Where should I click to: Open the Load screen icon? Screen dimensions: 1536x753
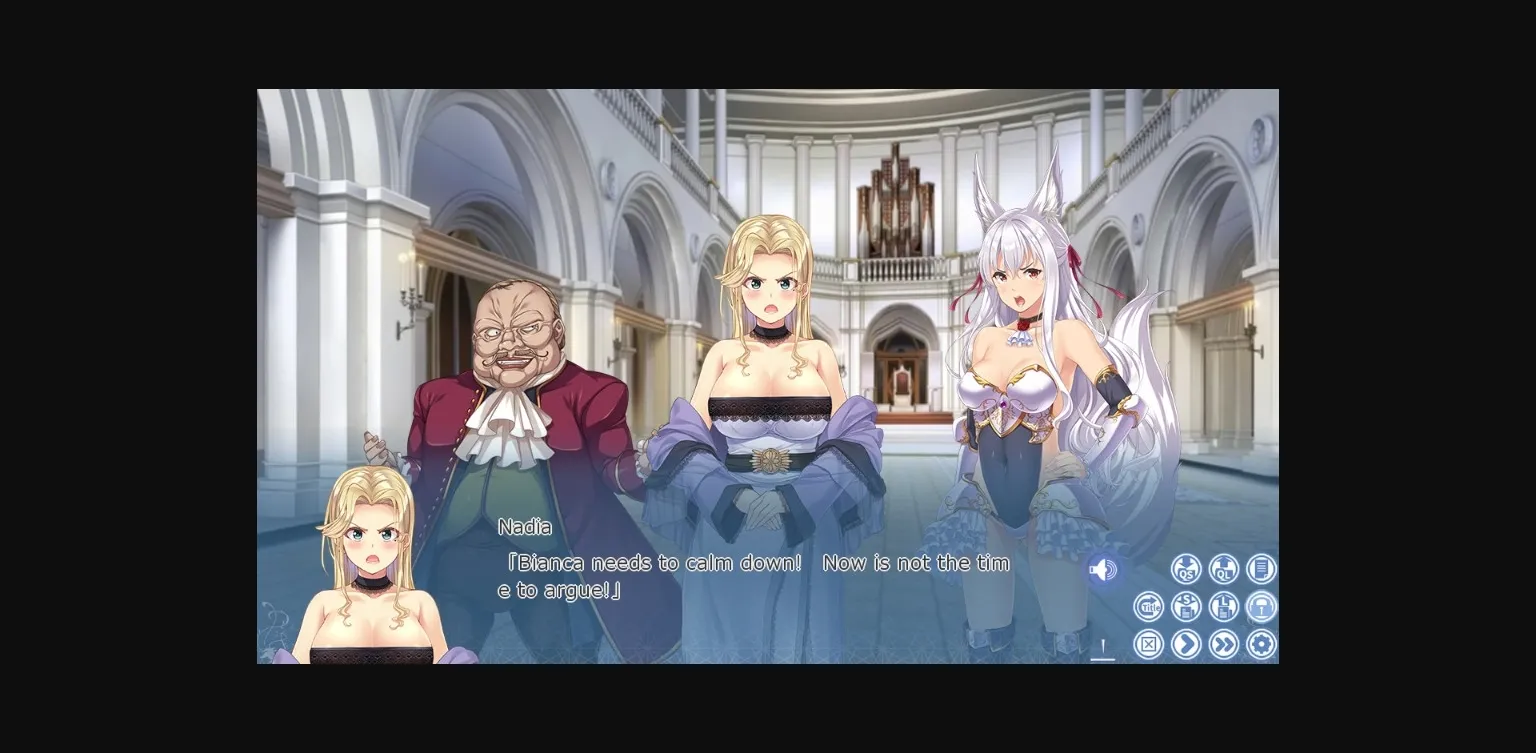coord(1225,606)
